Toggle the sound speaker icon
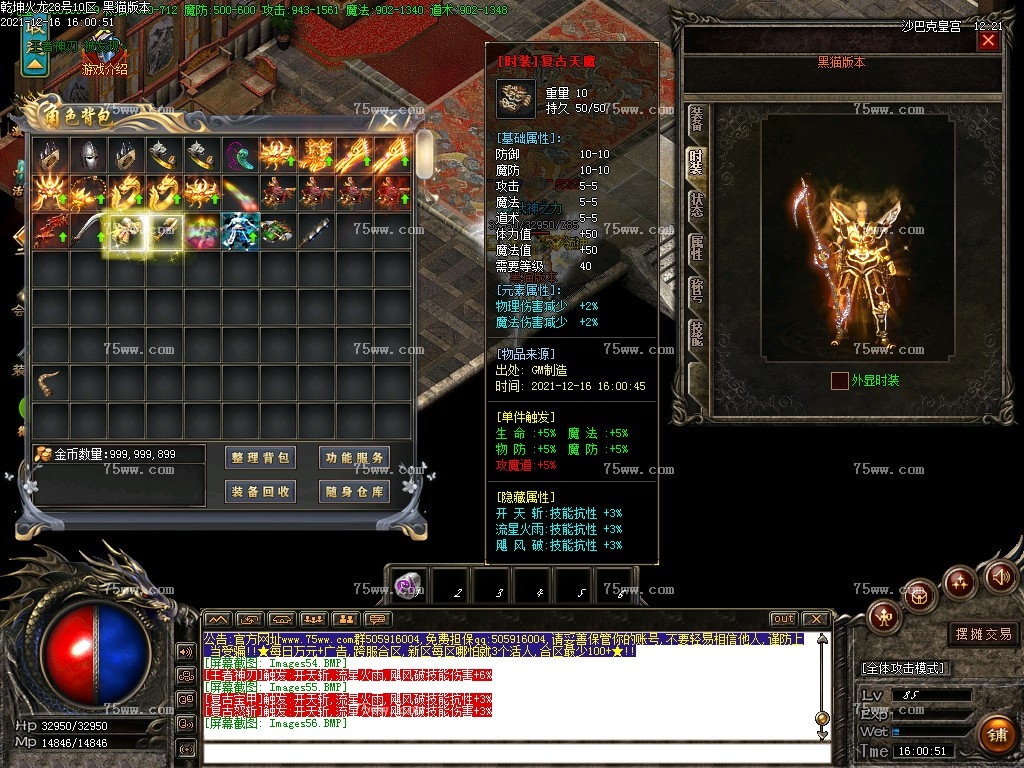 pos(1001,576)
